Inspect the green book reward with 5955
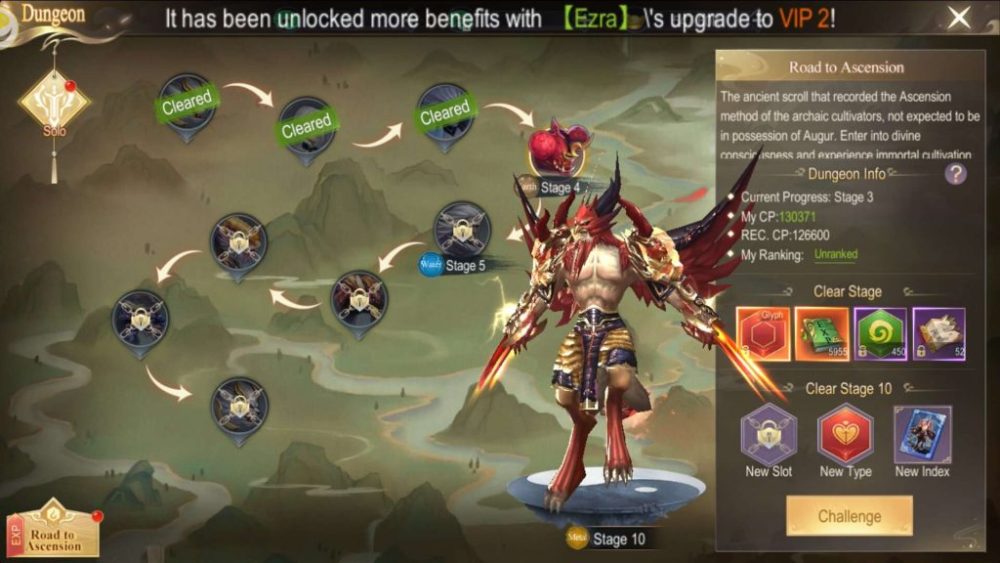 tap(821, 333)
